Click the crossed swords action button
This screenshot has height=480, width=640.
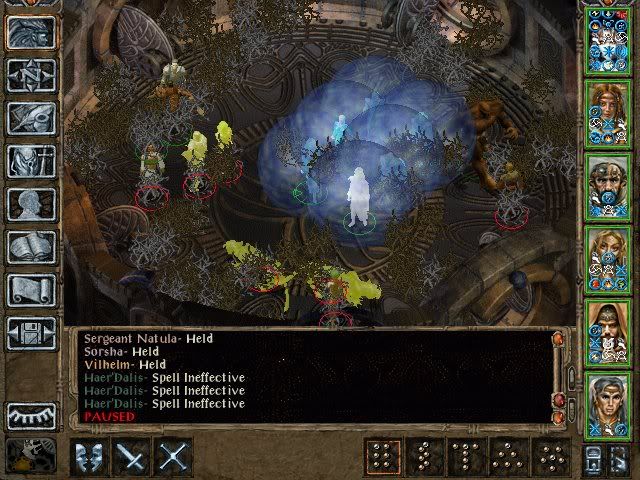point(173,457)
